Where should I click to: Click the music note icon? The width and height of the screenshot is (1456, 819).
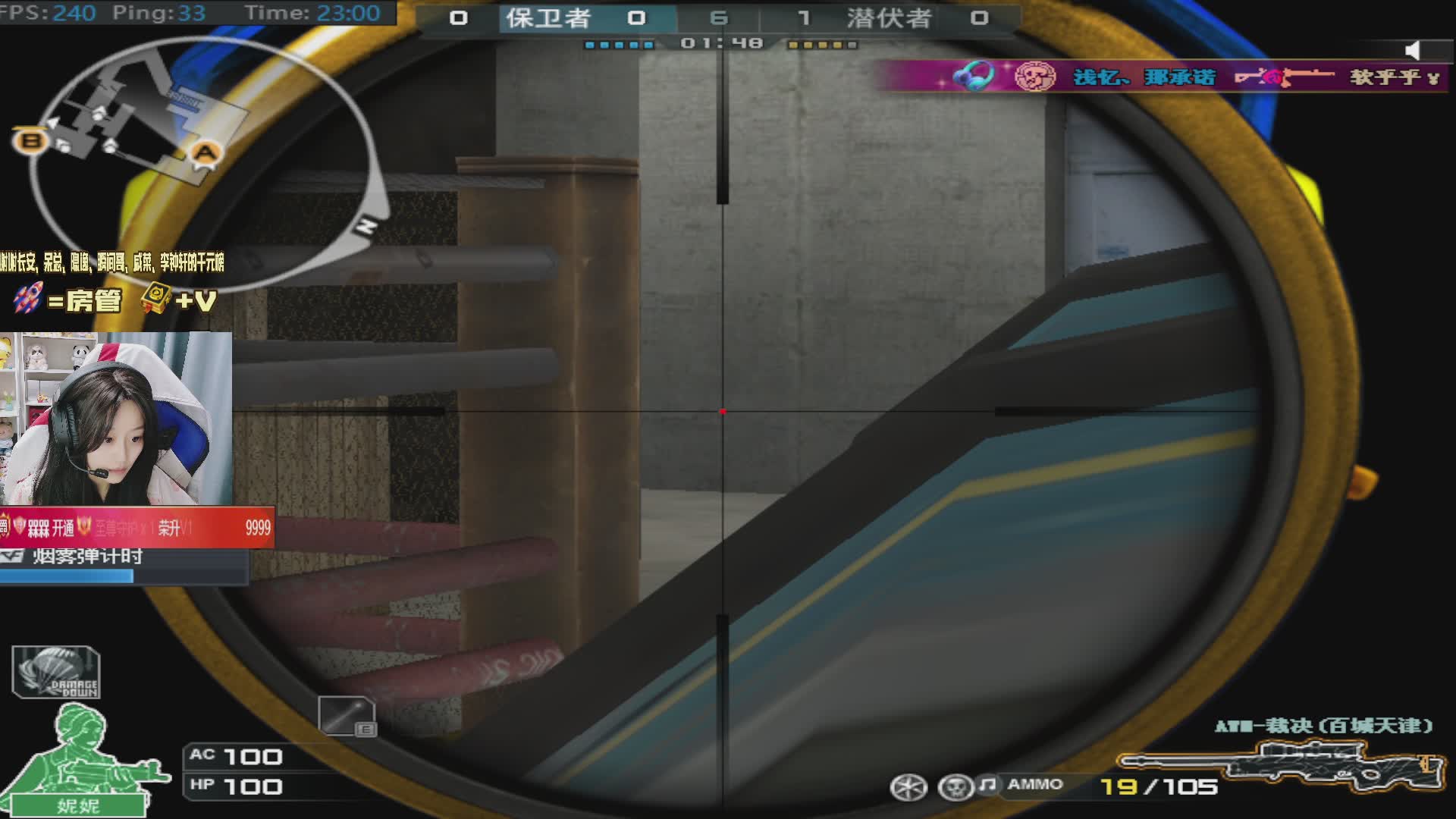tap(987, 784)
